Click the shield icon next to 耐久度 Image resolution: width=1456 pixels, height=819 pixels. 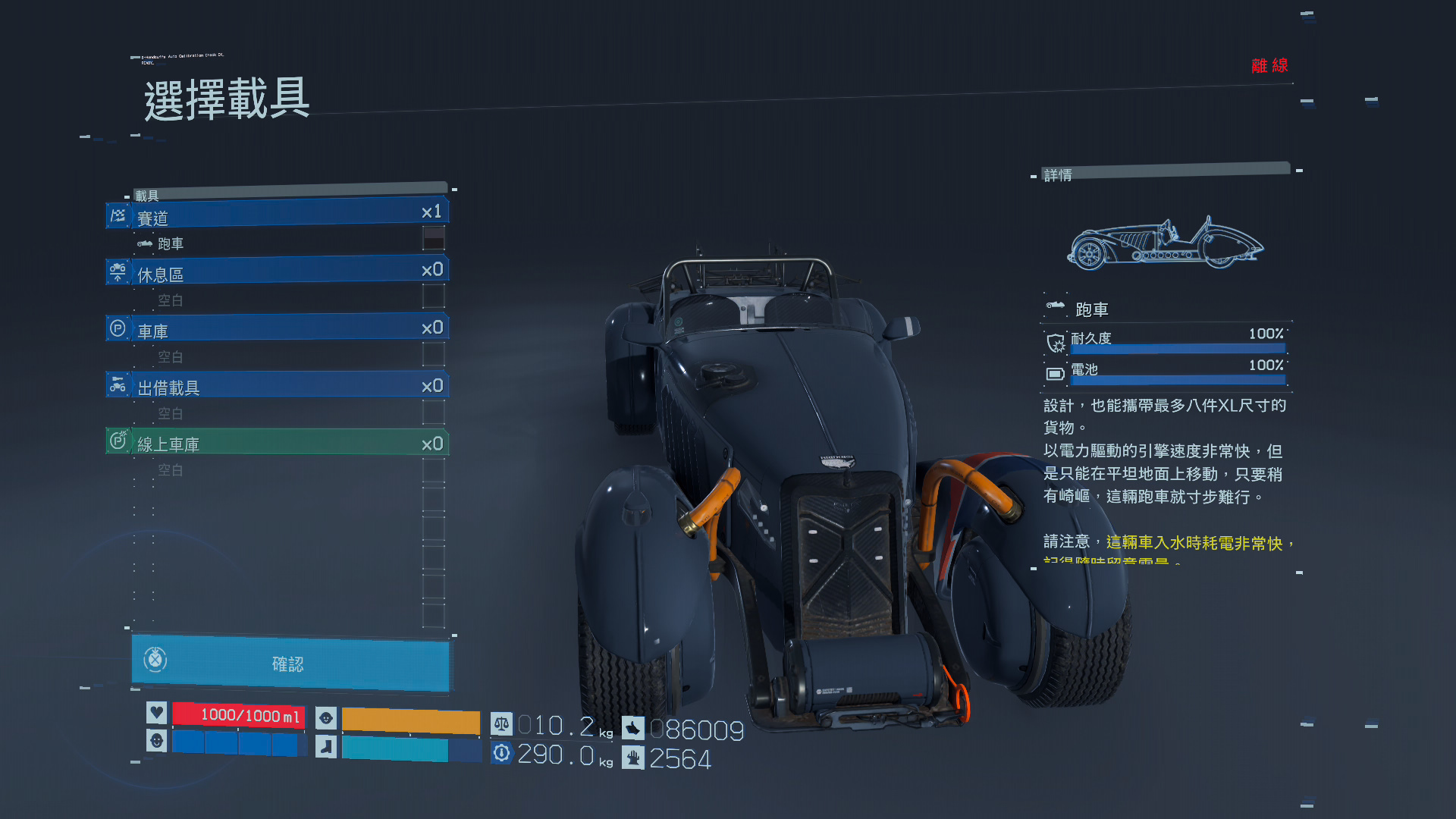[x=1056, y=344]
